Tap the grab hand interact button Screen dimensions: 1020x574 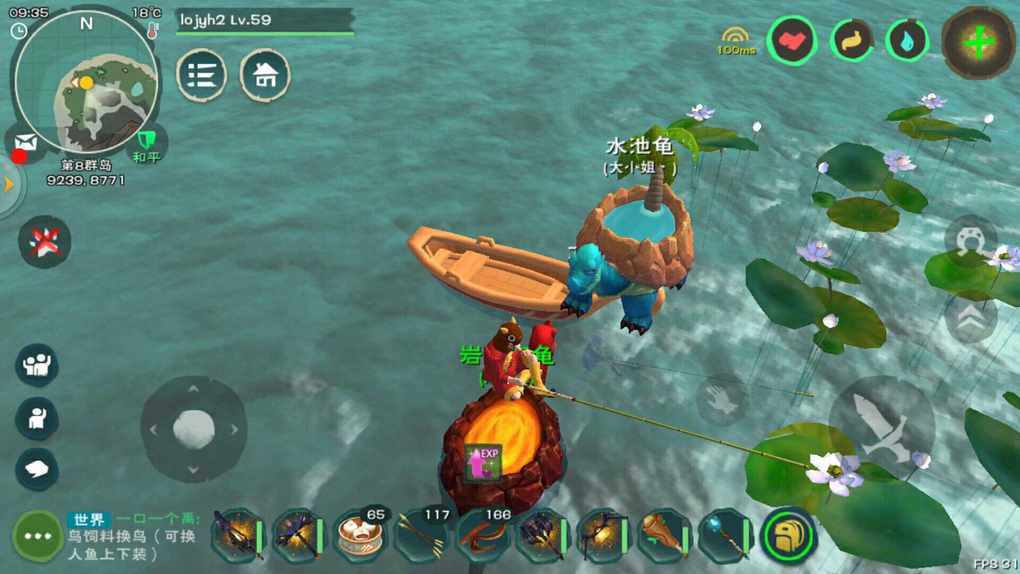pos(721,399)
